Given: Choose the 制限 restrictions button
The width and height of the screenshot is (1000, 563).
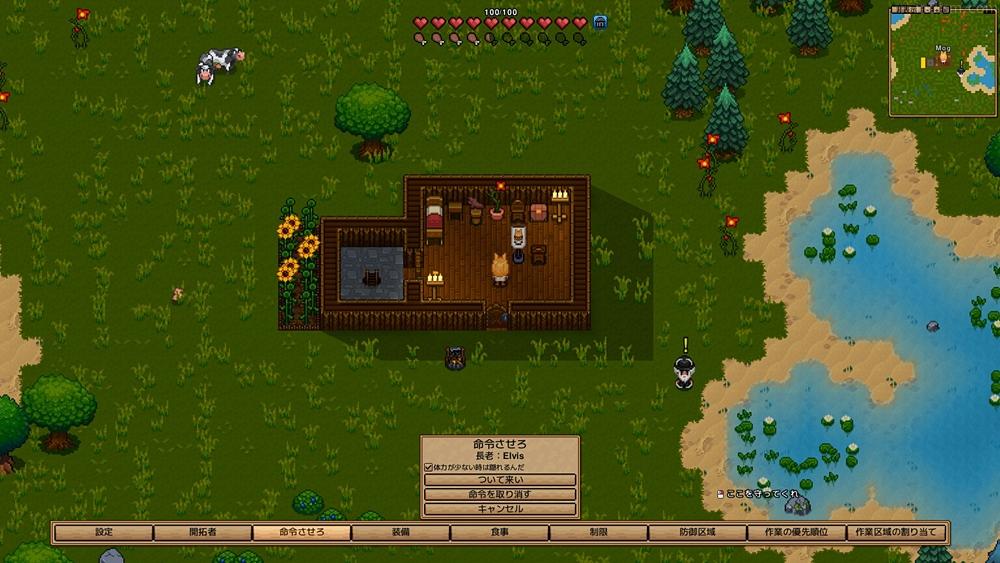Looking at the screenshot, I should (x=599, y=532).
